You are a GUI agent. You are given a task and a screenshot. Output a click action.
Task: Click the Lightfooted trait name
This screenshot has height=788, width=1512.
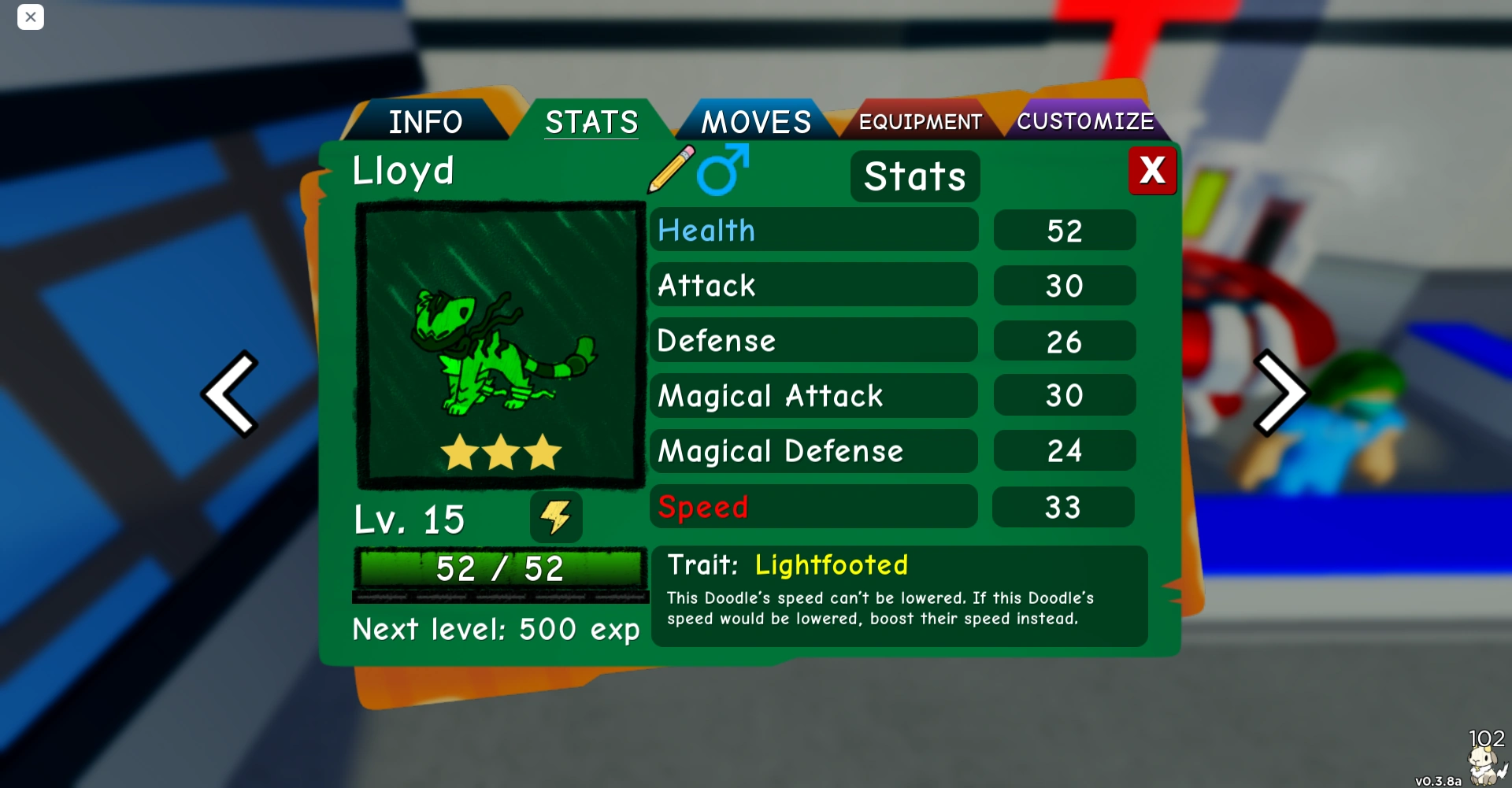(x=831, y=564)
